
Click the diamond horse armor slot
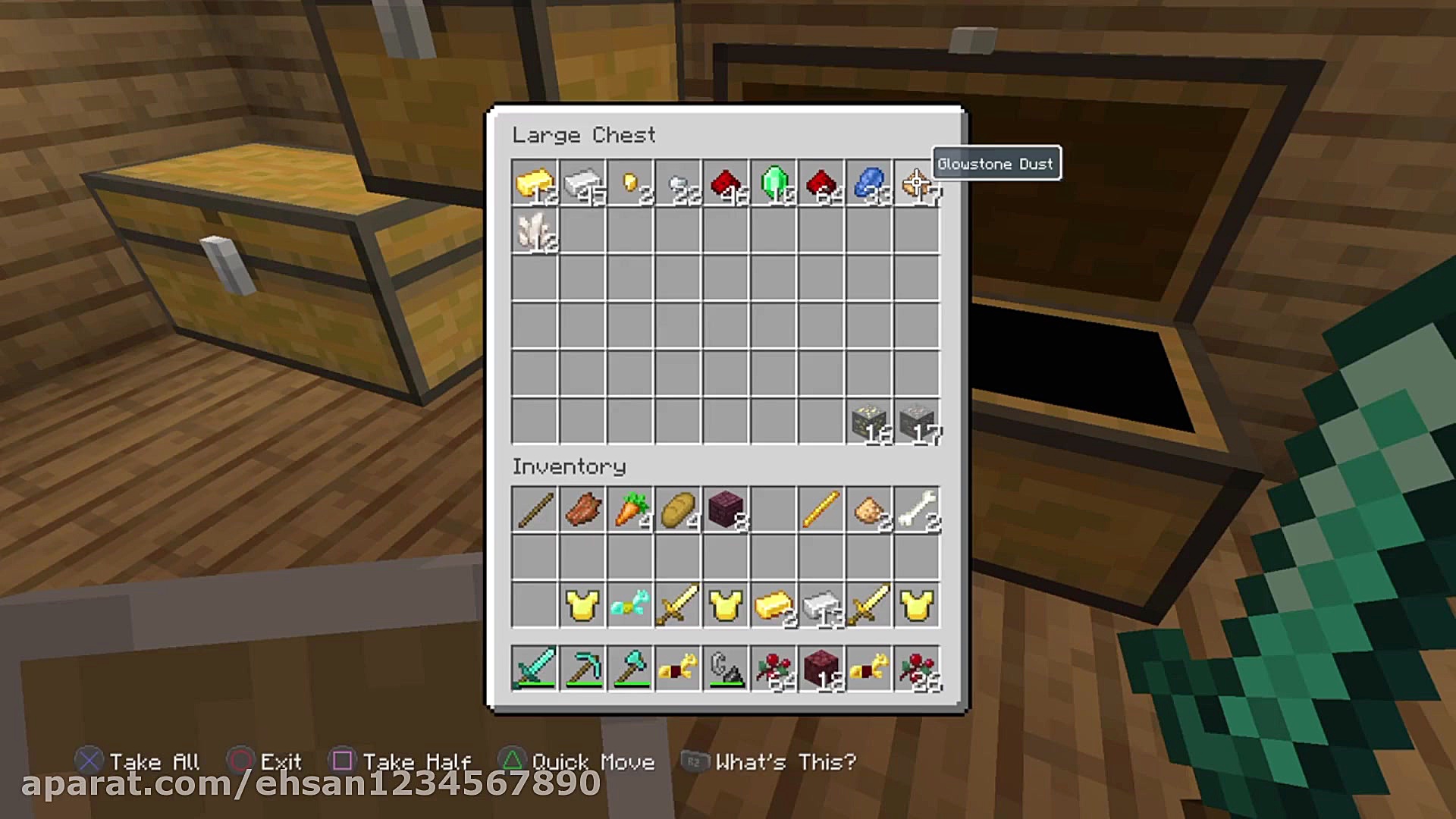tap(630, 605)
